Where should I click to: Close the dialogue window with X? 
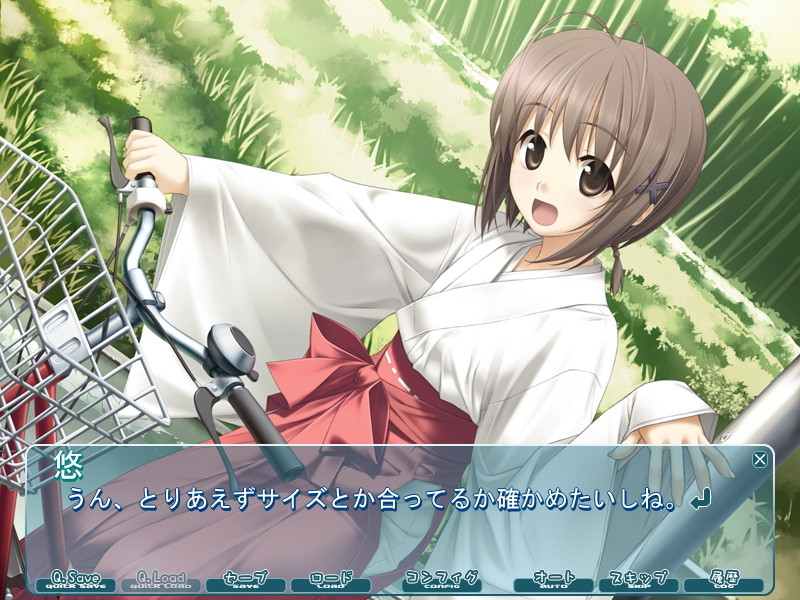click(x=760, y=460)
